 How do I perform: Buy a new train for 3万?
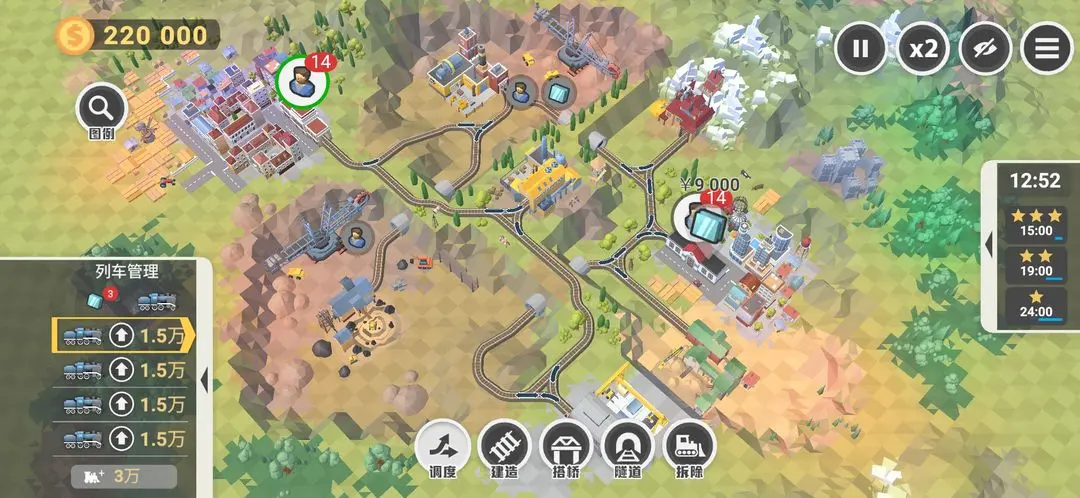tap(124, 476)
